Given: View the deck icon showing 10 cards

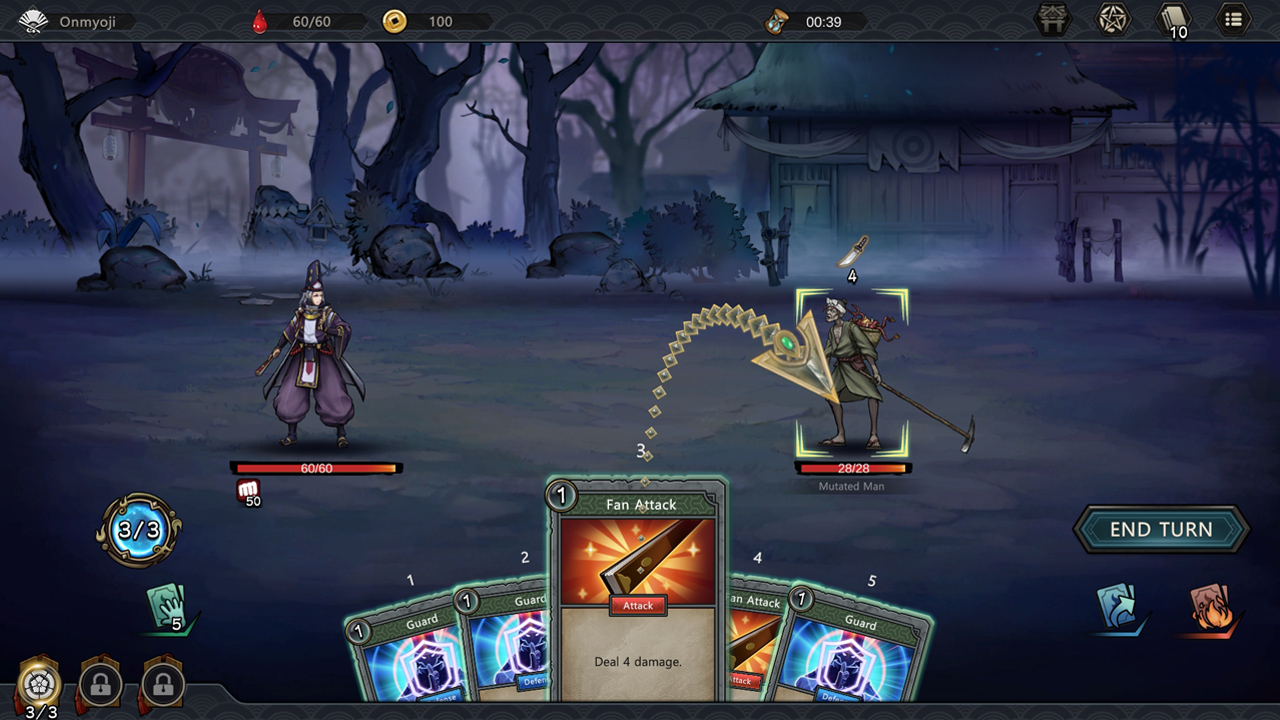Looking at the screenshot, I should [1172, 19].
